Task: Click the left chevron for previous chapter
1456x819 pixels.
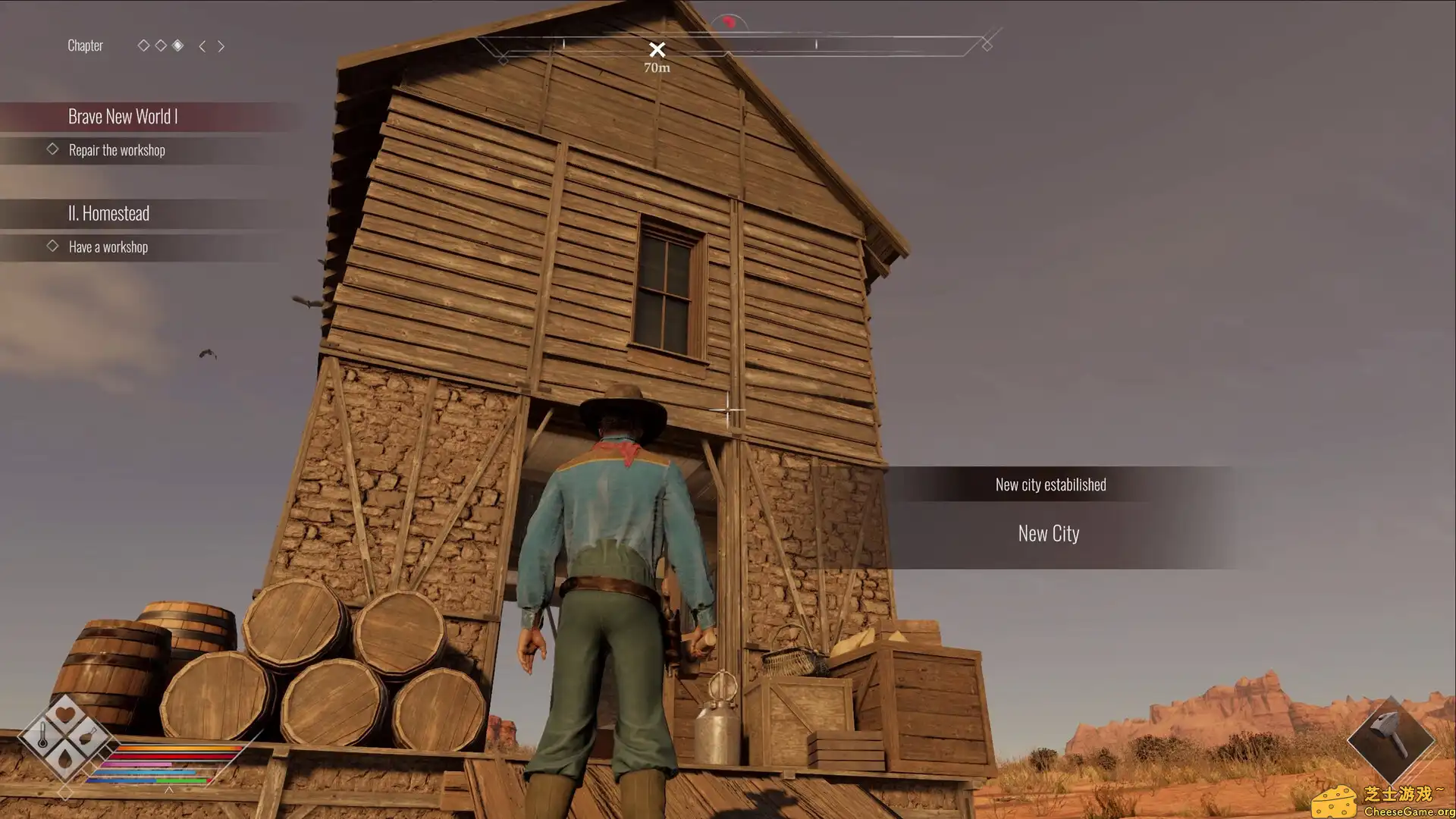Action: click(x=202, y=46)
